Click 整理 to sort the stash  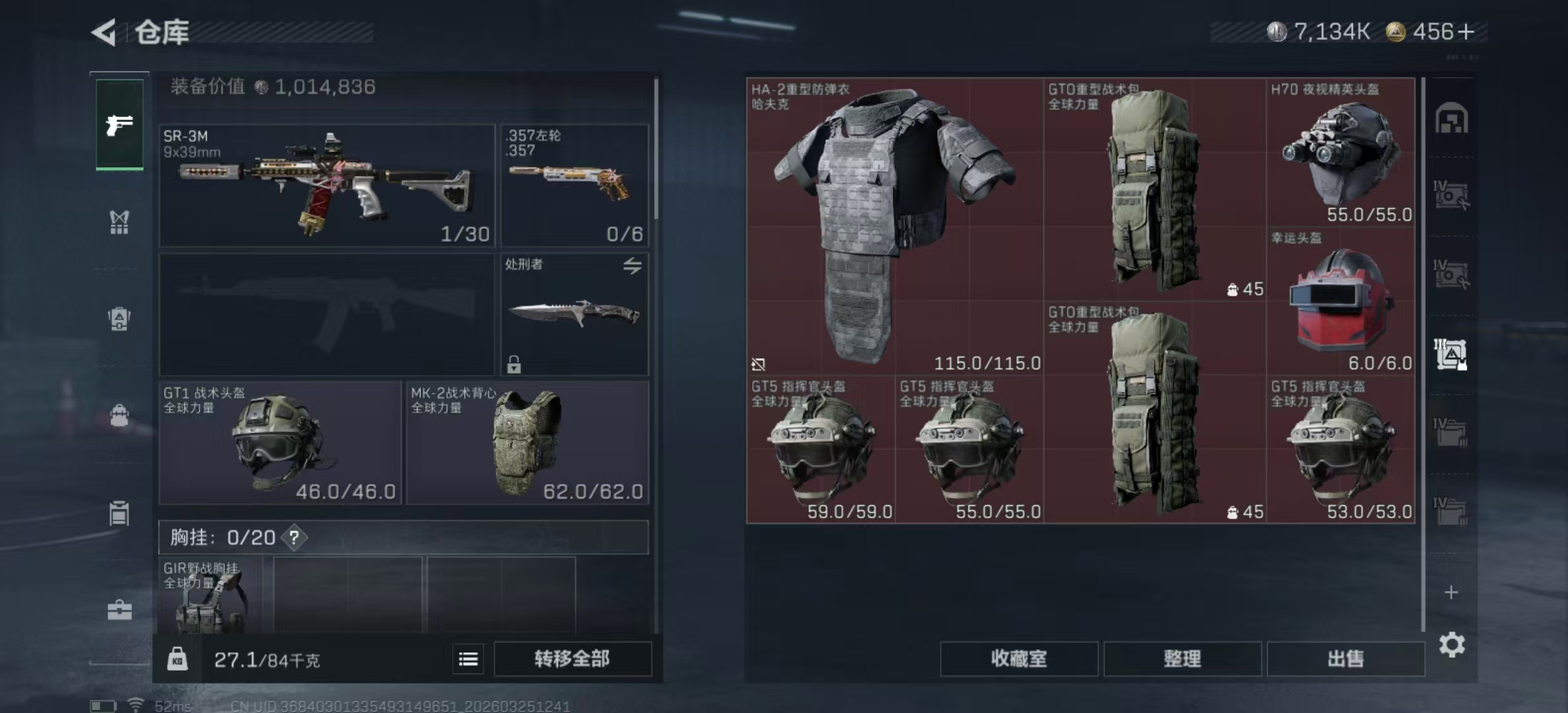tap(1182, 659)
